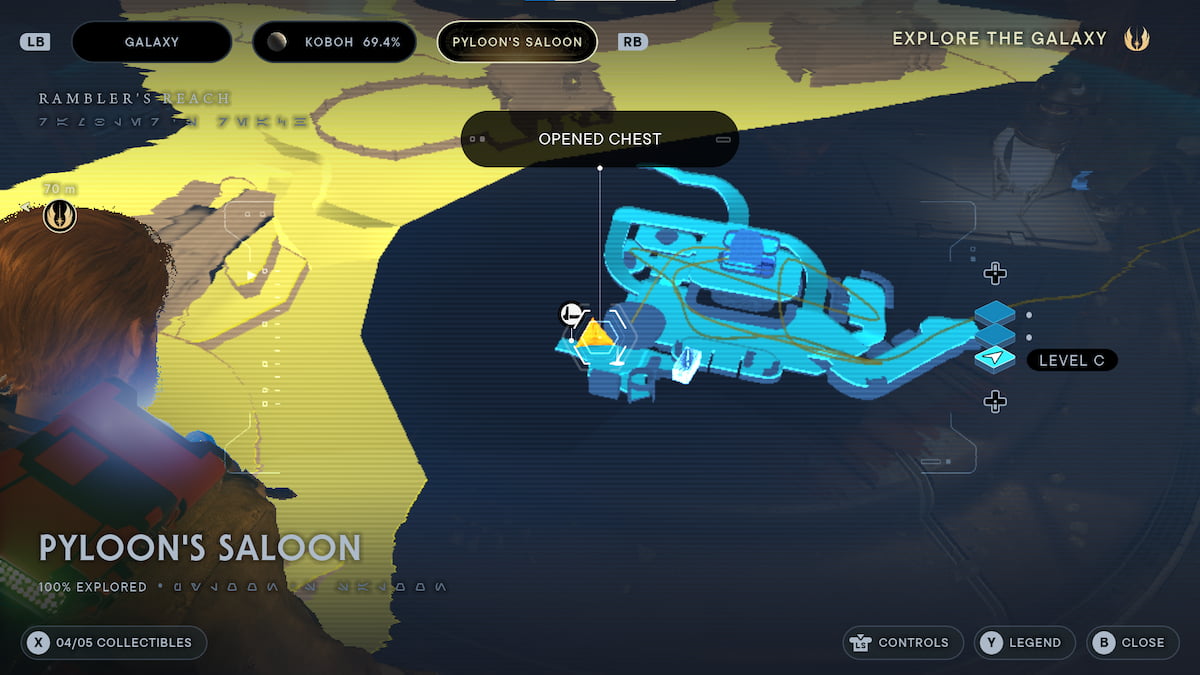Select the middle floor layer tile
Screen dimensions: 1200x675
994,336
